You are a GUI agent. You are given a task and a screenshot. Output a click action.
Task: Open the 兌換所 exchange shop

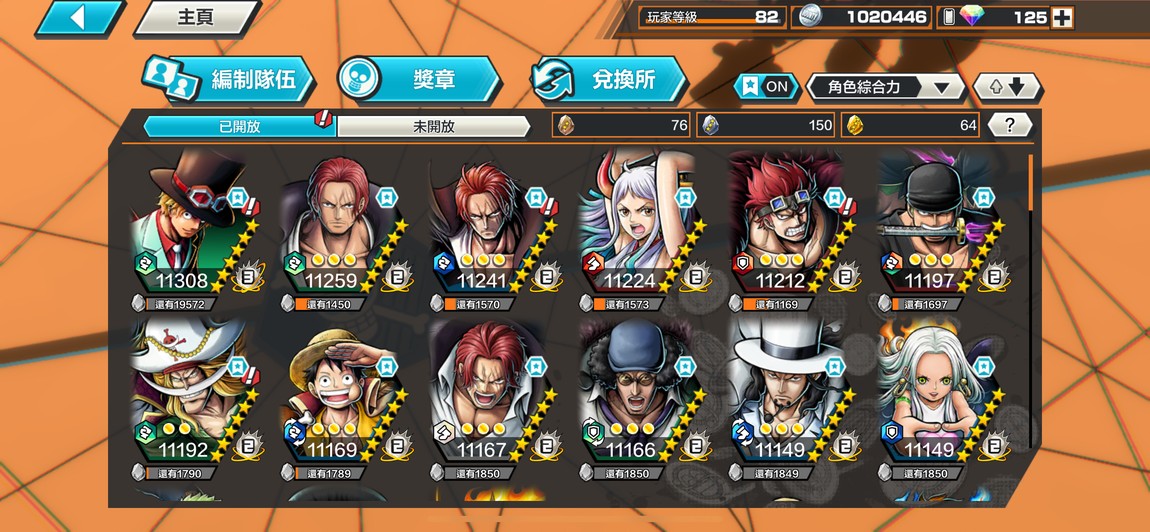(x=608, y=80)
